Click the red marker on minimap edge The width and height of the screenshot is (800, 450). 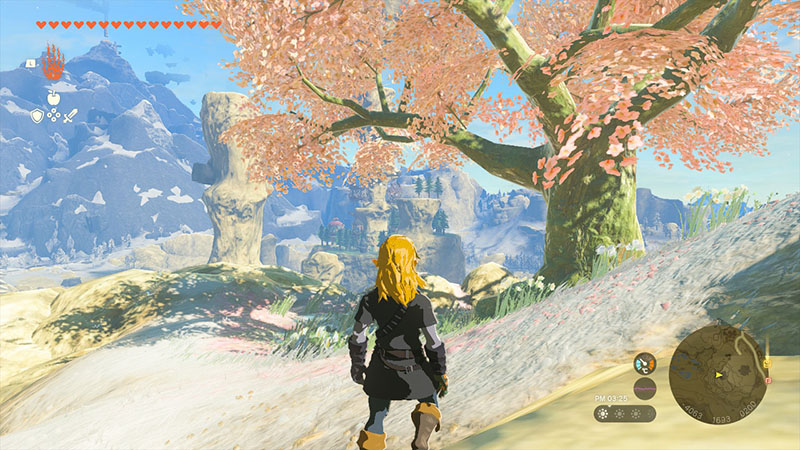768,381
